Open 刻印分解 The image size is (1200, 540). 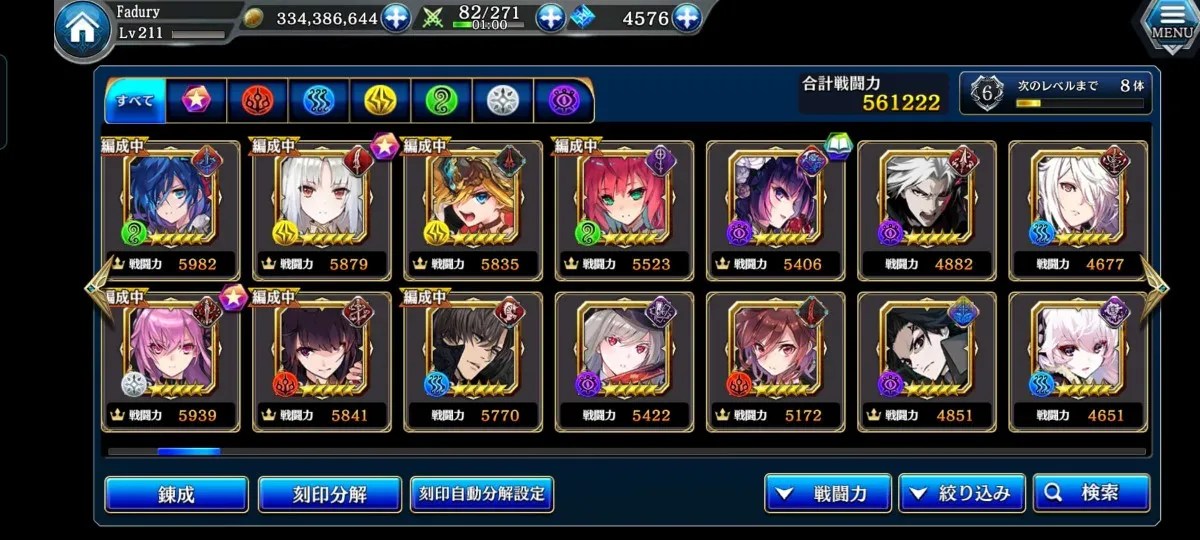pos(329,494)
